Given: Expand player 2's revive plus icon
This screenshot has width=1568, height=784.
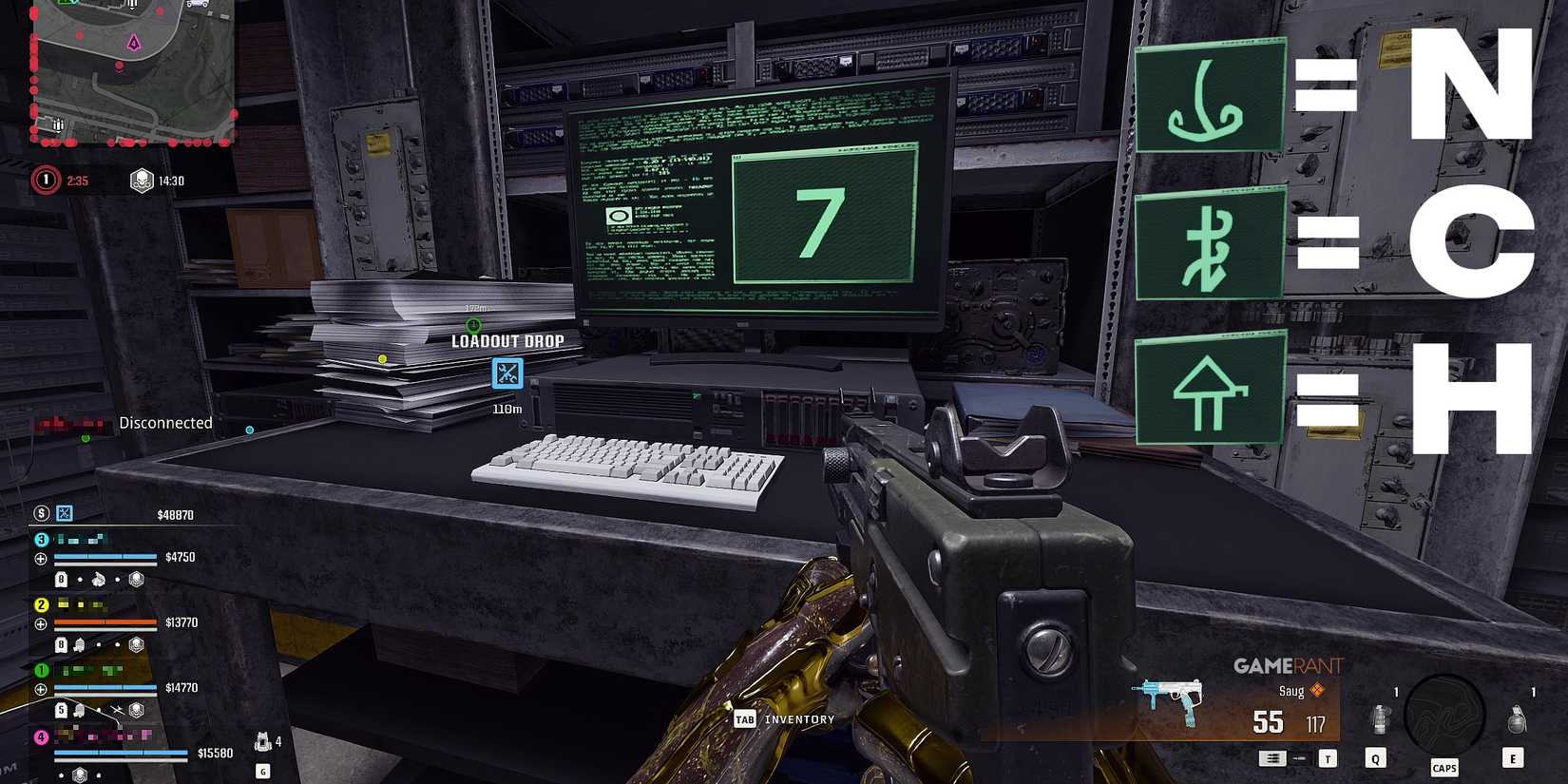Looking at the screenshot, I should pos(40,623).
